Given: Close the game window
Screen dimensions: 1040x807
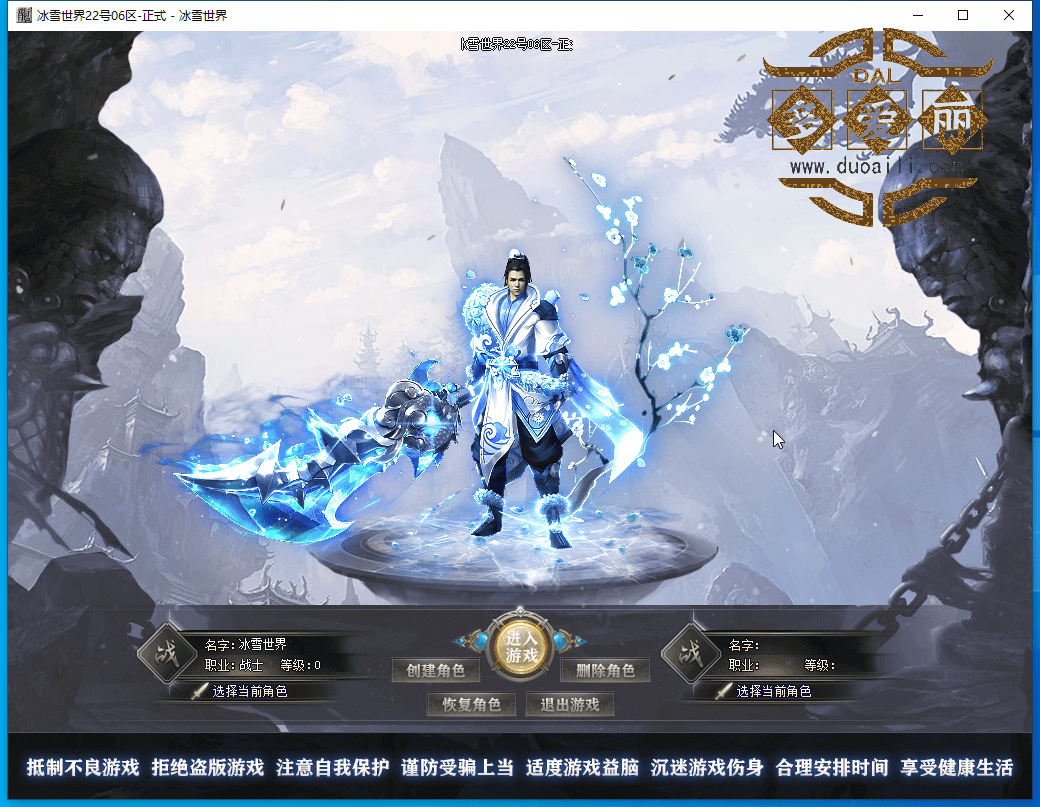Looking at the screenshot, I should point(1009,15).
